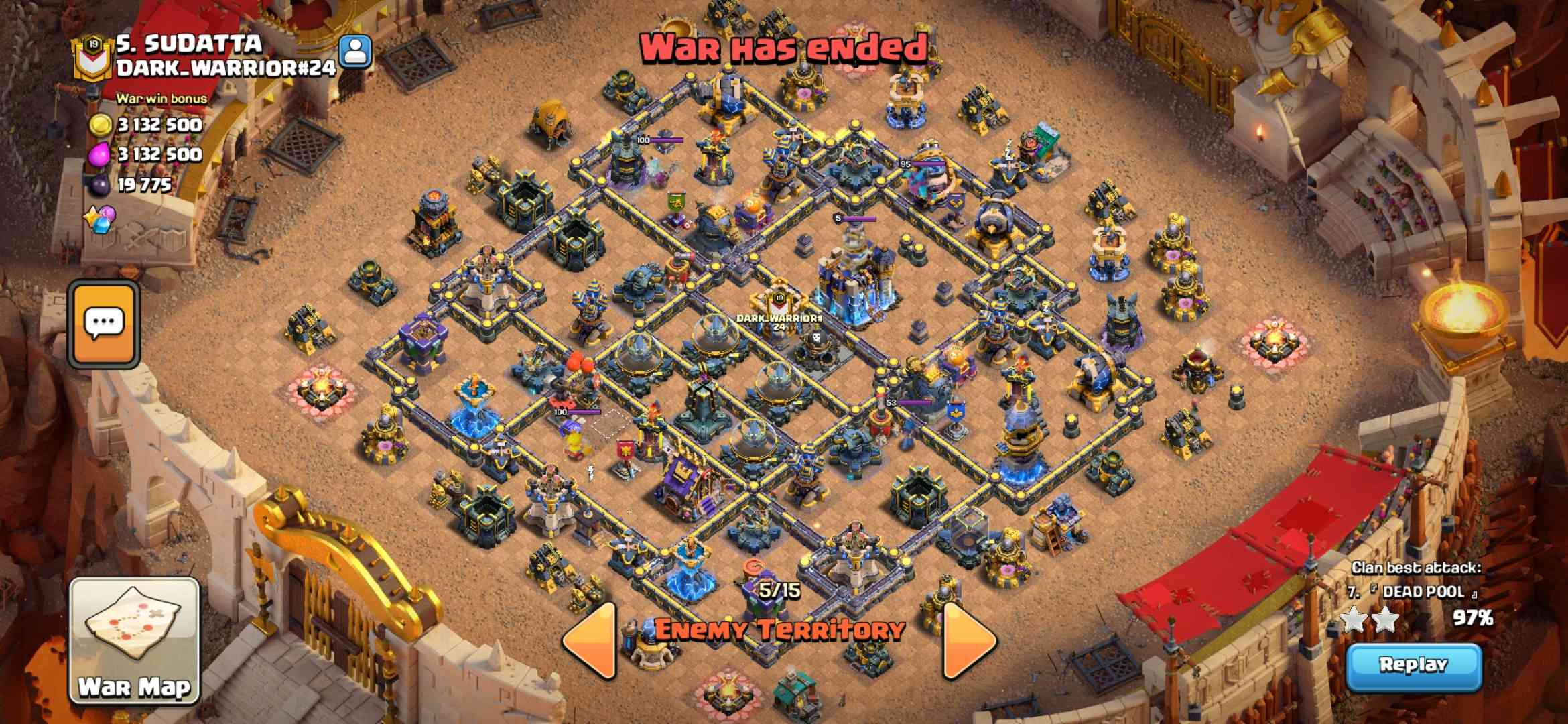
Task: Open the War Map
Action: point(135,640)
